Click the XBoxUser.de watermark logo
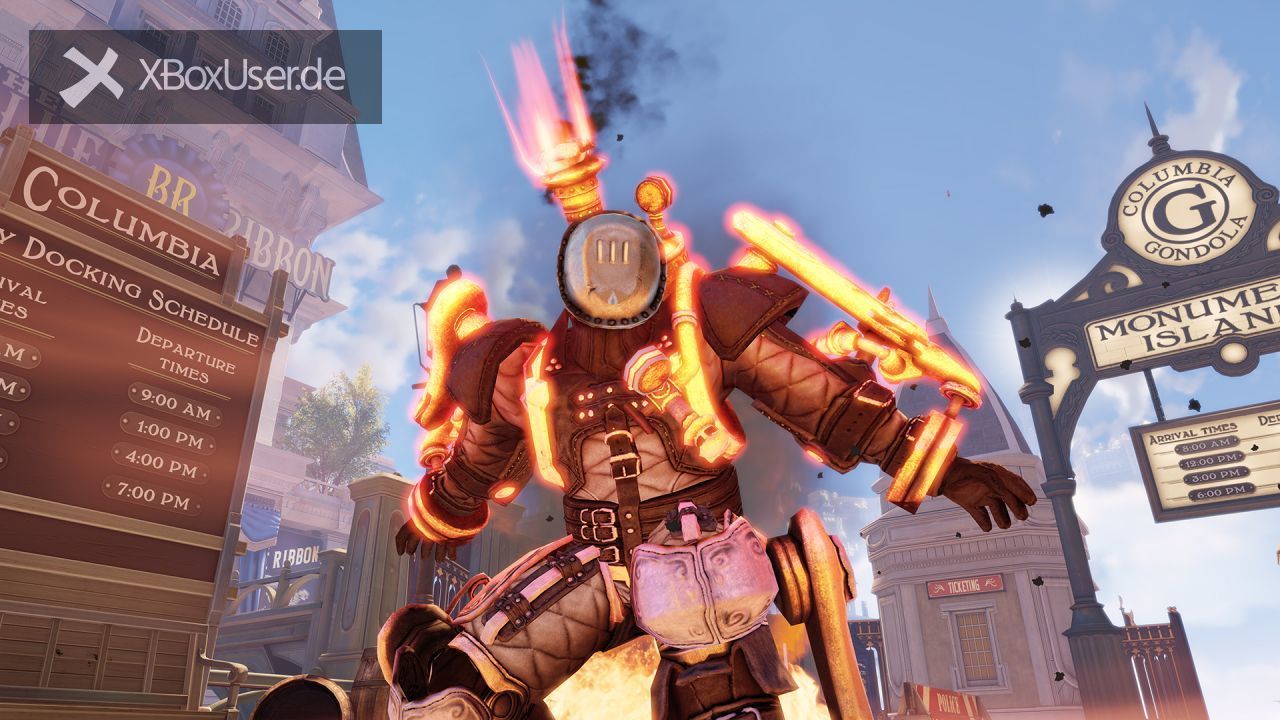The image size is (1280, 720). pyautogui.click(x=205, y=76)
